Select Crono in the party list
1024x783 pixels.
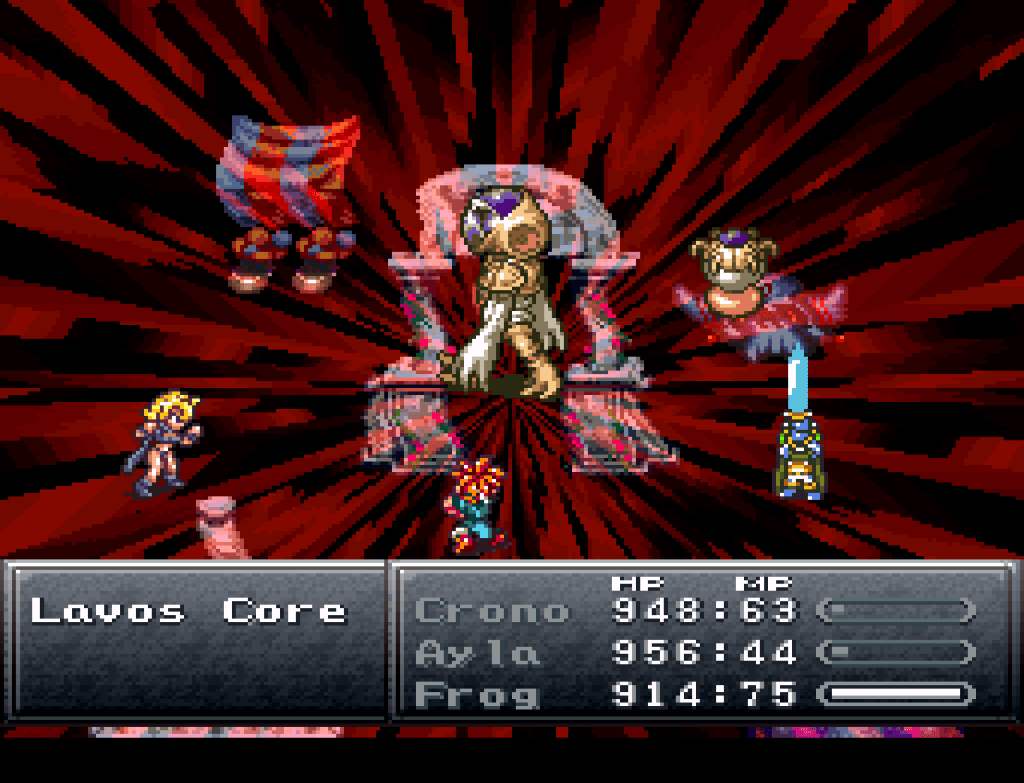(x=491, y=610)
